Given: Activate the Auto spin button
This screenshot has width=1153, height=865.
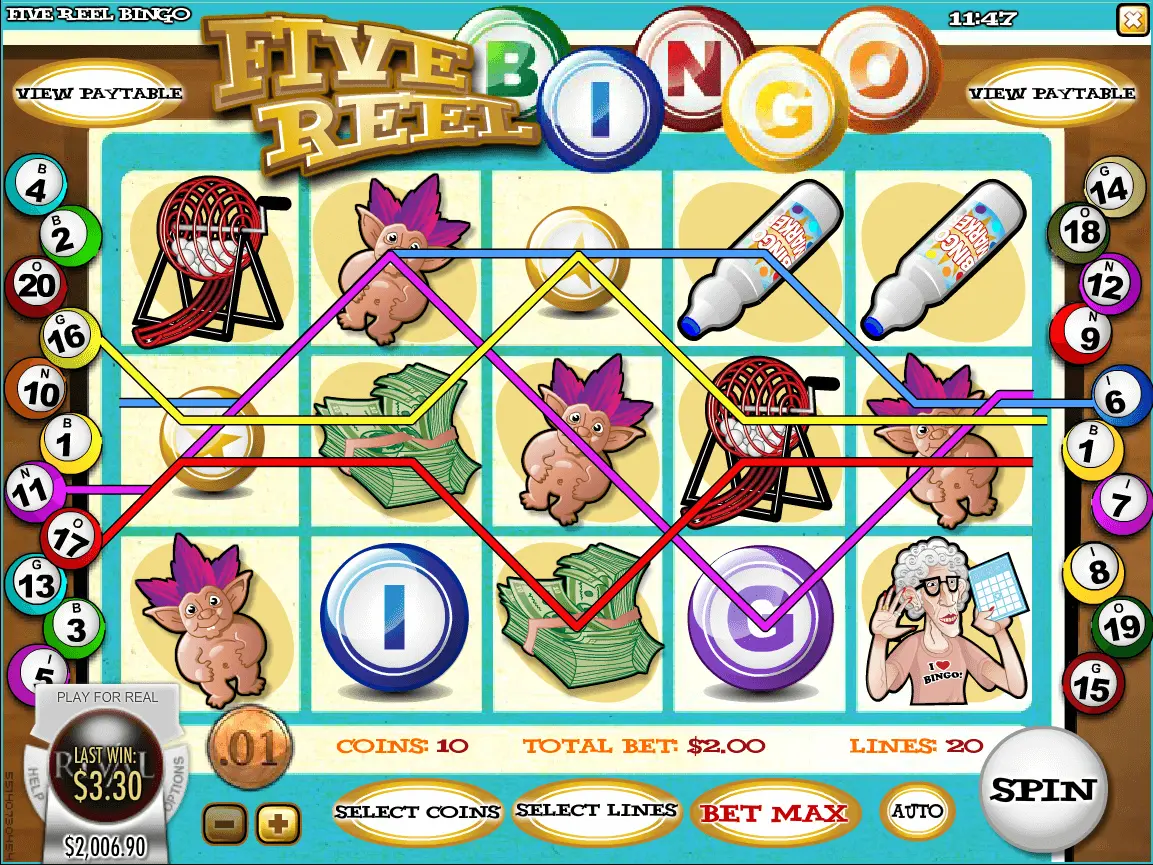Looking at the screenshot, I should tap(917, 810).
